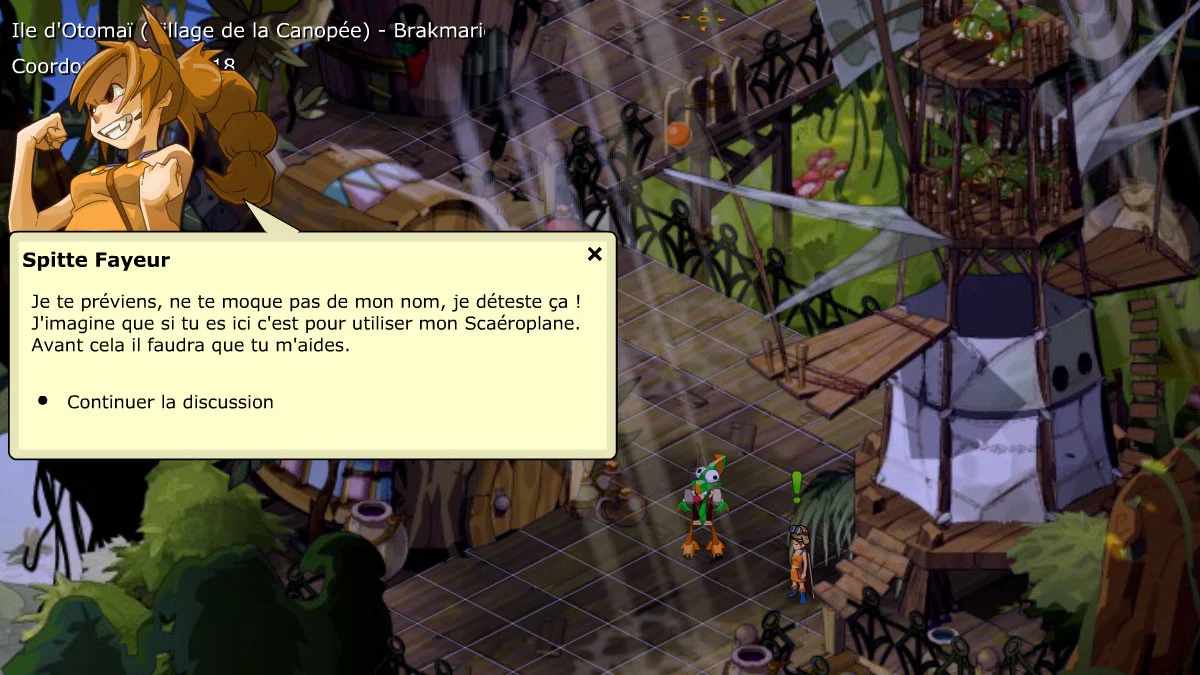
Task: Choose "Continuer la discussion" reply
Action: tap(170, 402)
